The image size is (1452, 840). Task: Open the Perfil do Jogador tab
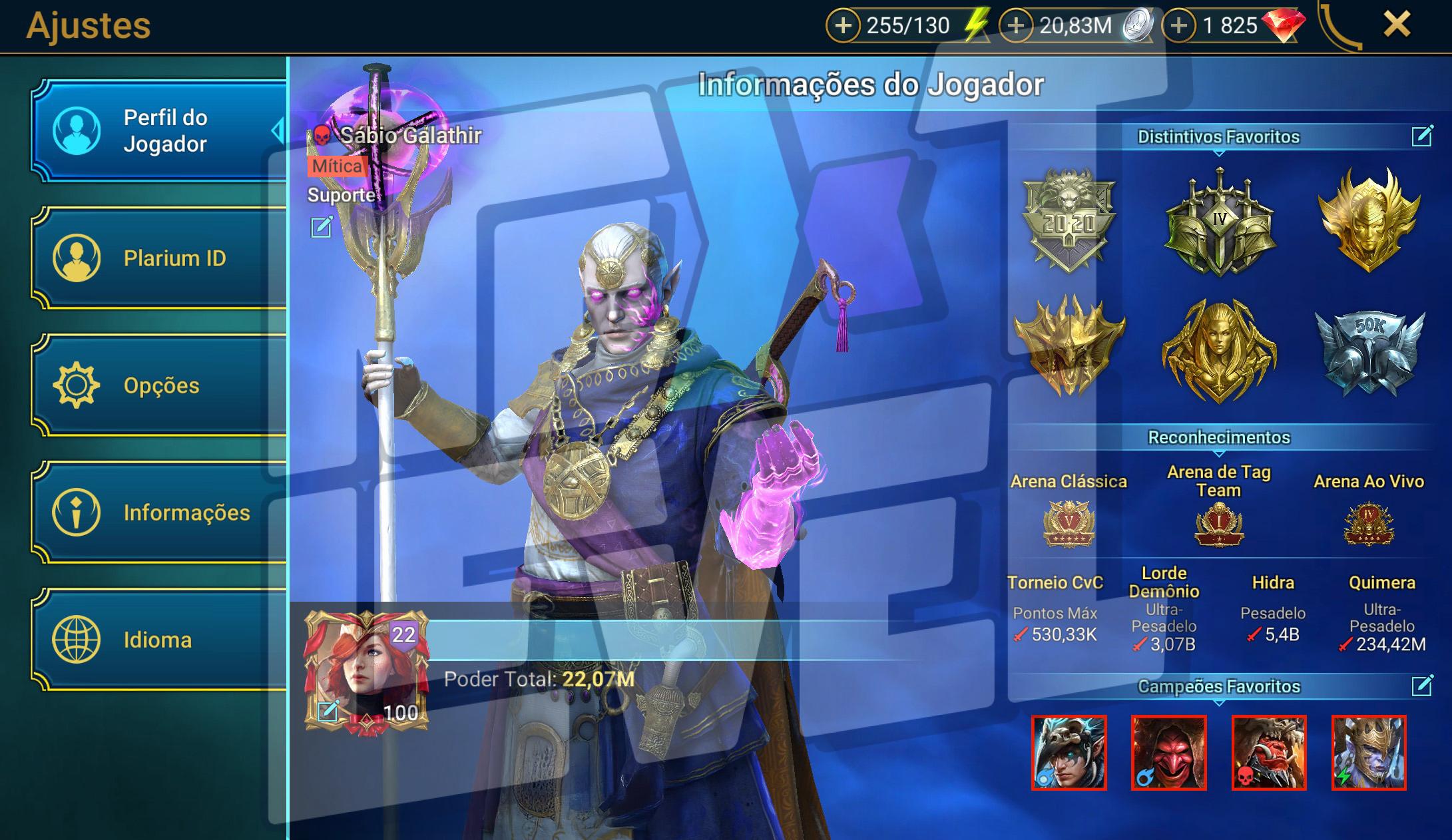click(x=160, y=130)
